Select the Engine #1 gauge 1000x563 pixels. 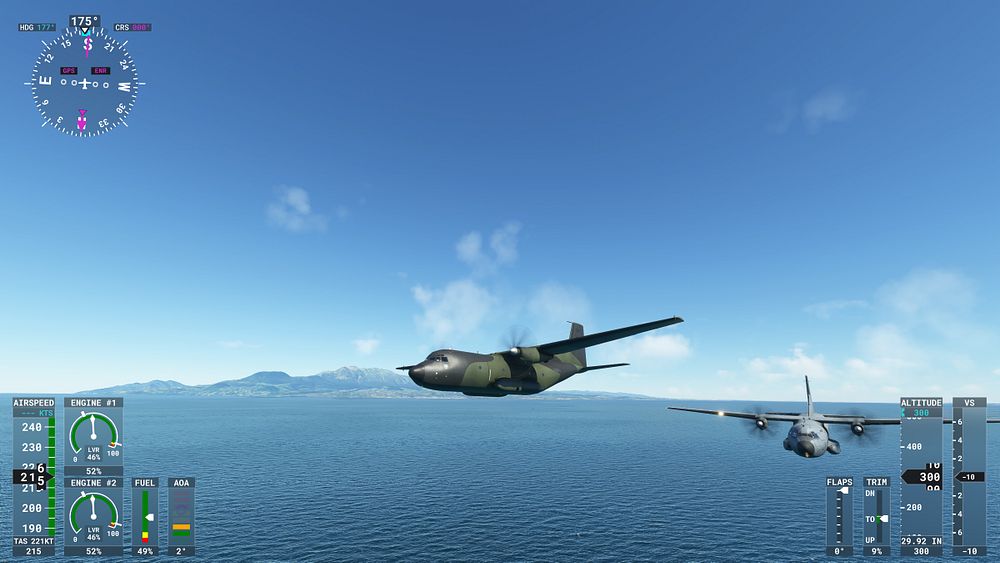click(93, 436)
